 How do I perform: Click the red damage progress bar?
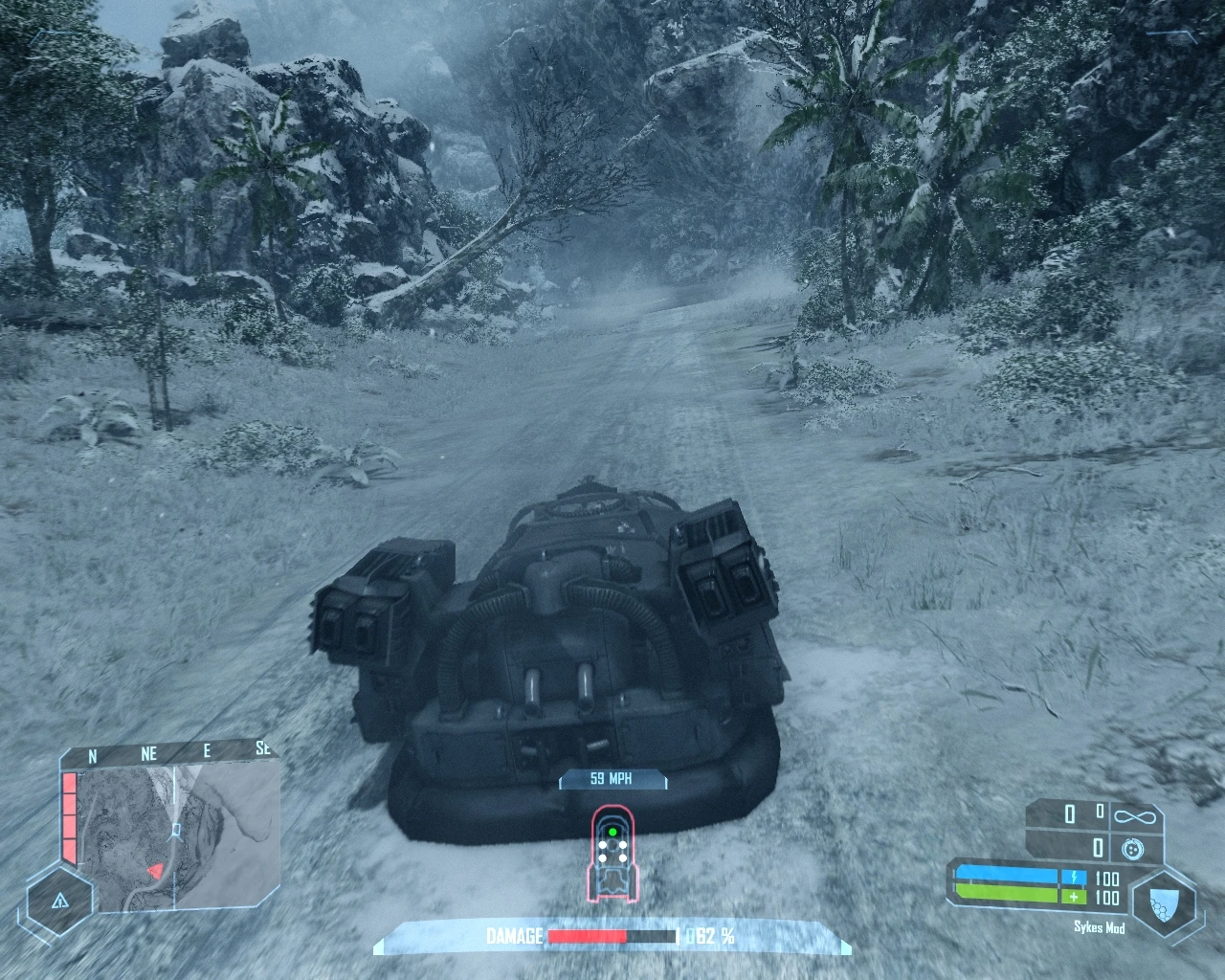(x=589, y=933)
